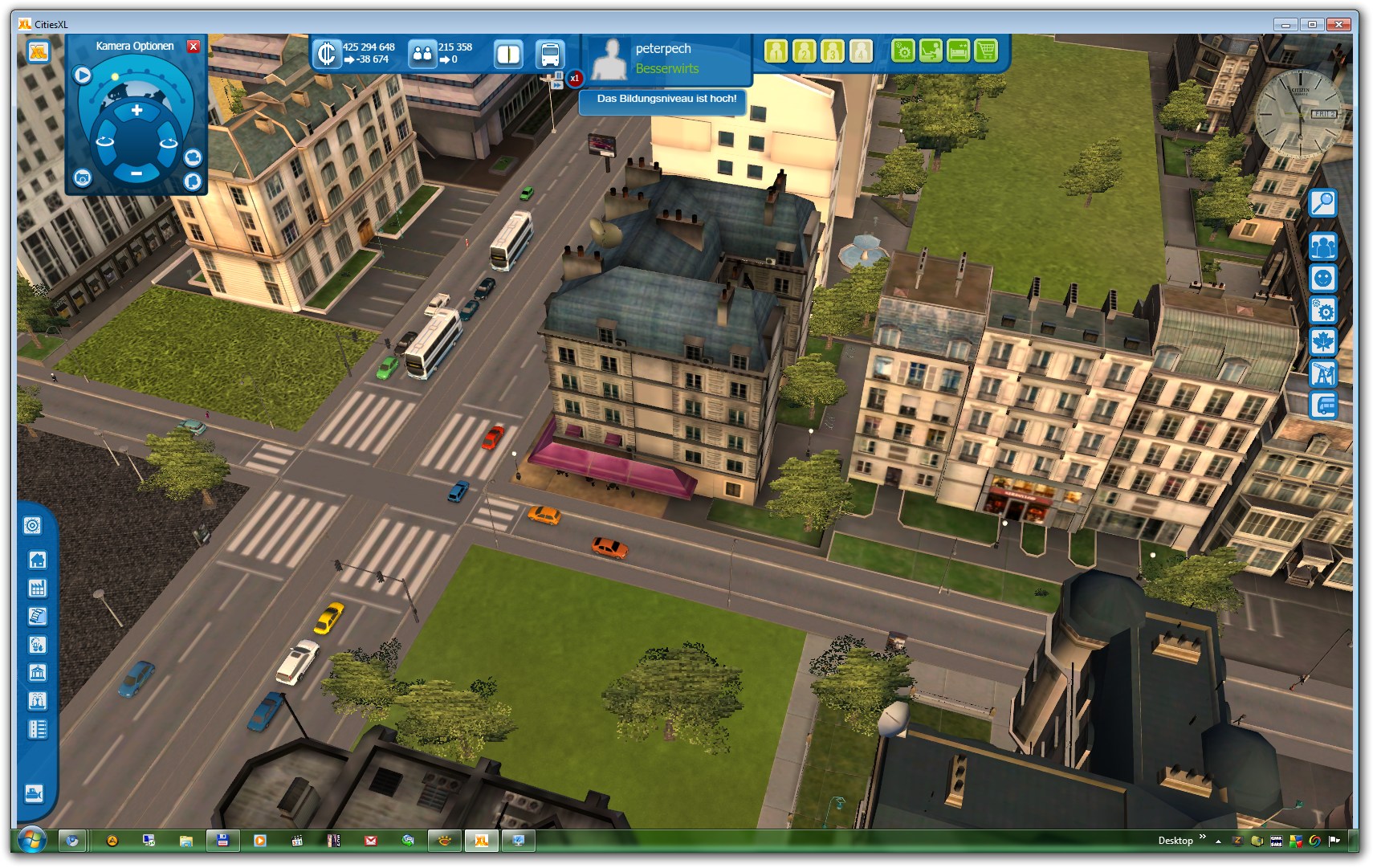
Task: Open the house building category
Action: (x=37, y=560)
